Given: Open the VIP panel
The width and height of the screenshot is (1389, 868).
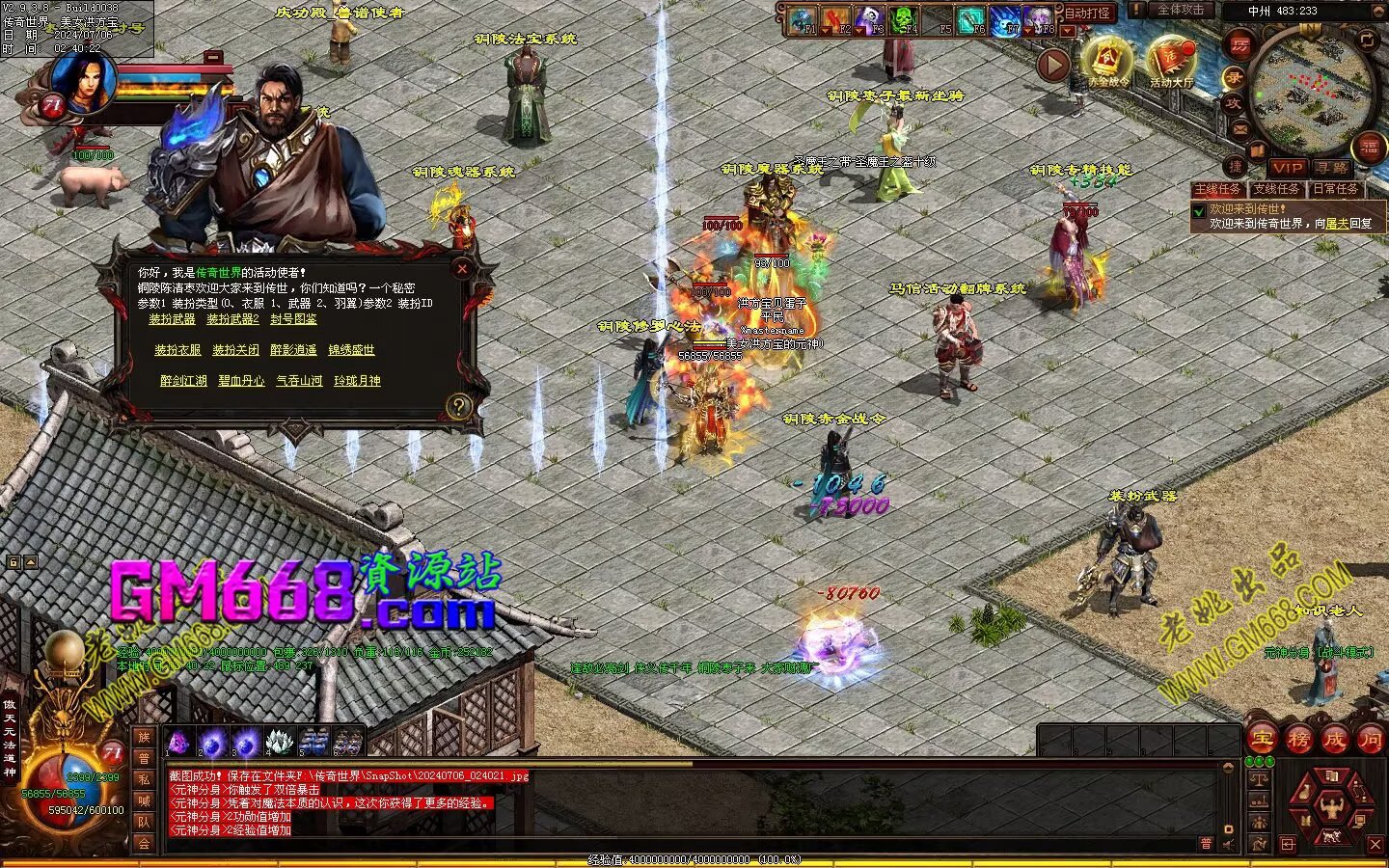Looking at the screenshot, I should (x=1288, y=168).
